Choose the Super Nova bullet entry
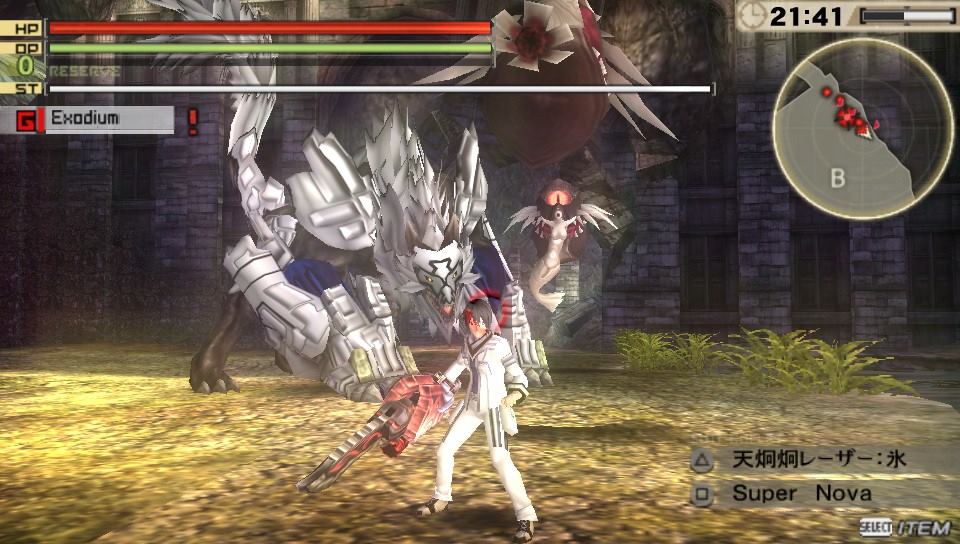Viewport: 960px width, 544px height. click(x=801, y=493)
